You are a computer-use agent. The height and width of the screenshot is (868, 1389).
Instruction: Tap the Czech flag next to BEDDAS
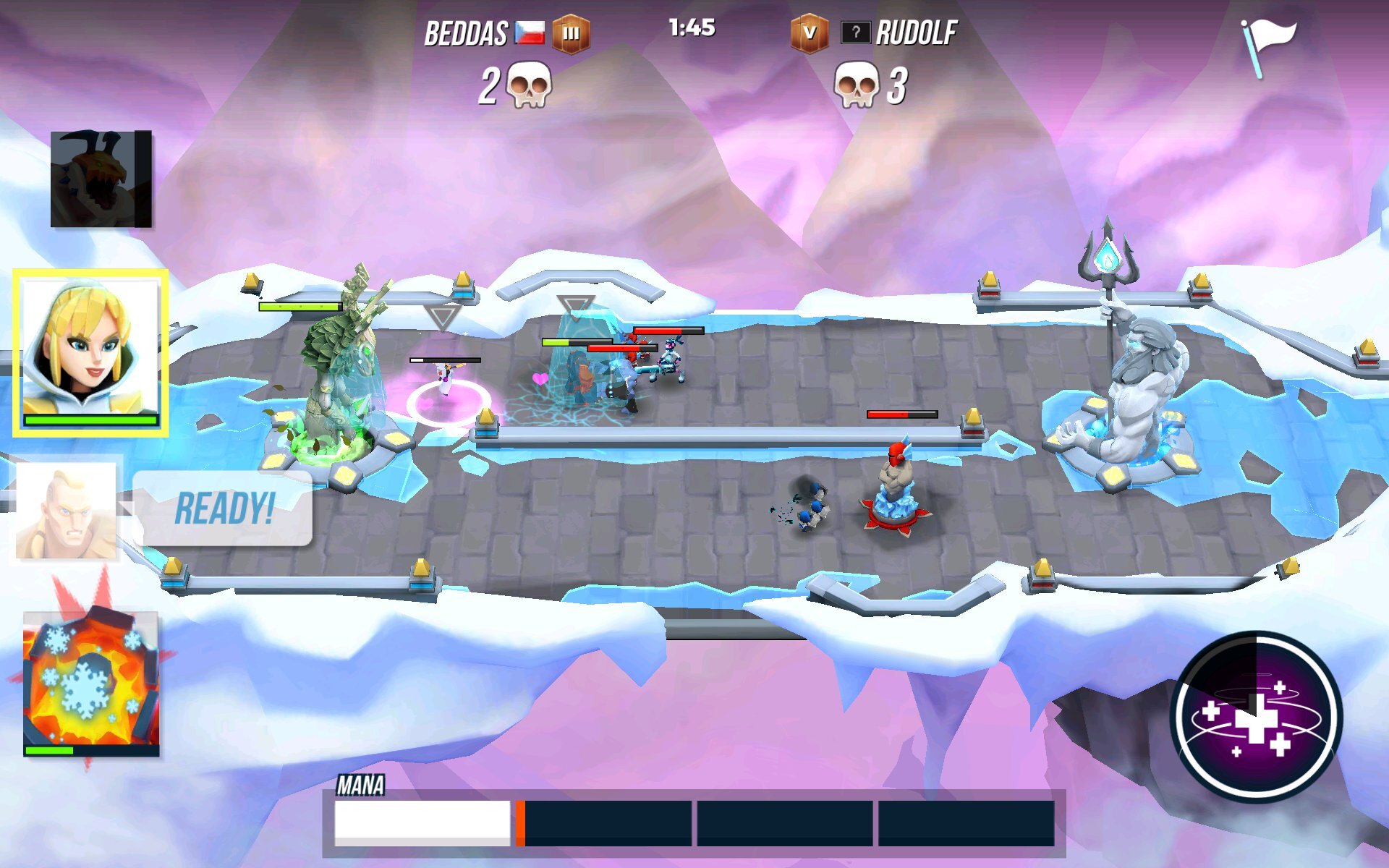pos(530,32)
